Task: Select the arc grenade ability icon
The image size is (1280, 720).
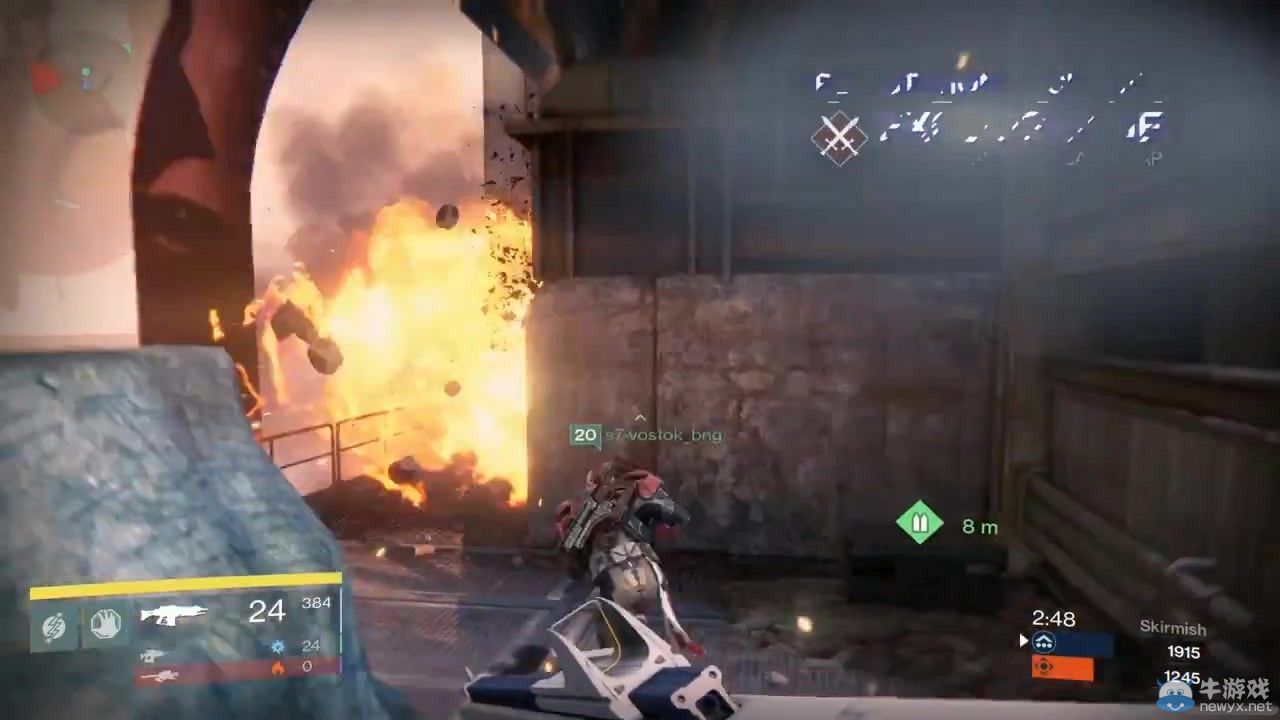Action: point(55,624)
